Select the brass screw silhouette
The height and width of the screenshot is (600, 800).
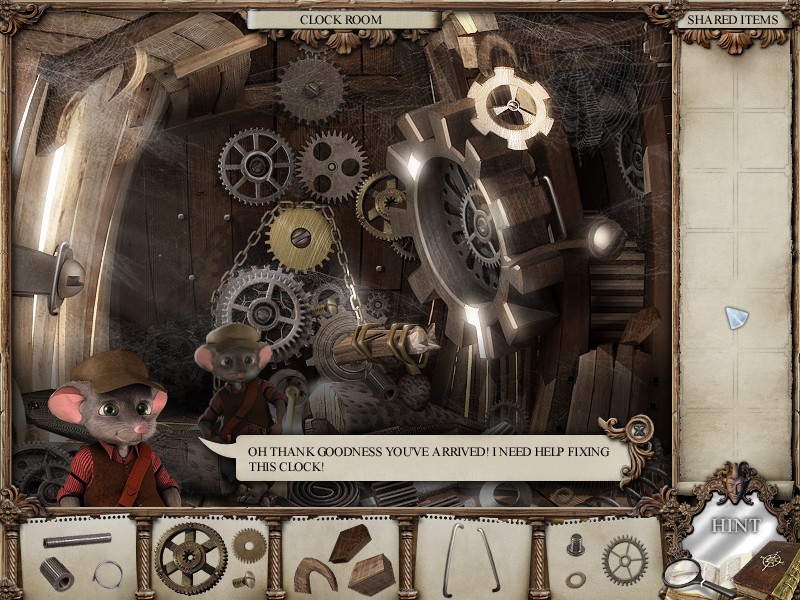244,578
